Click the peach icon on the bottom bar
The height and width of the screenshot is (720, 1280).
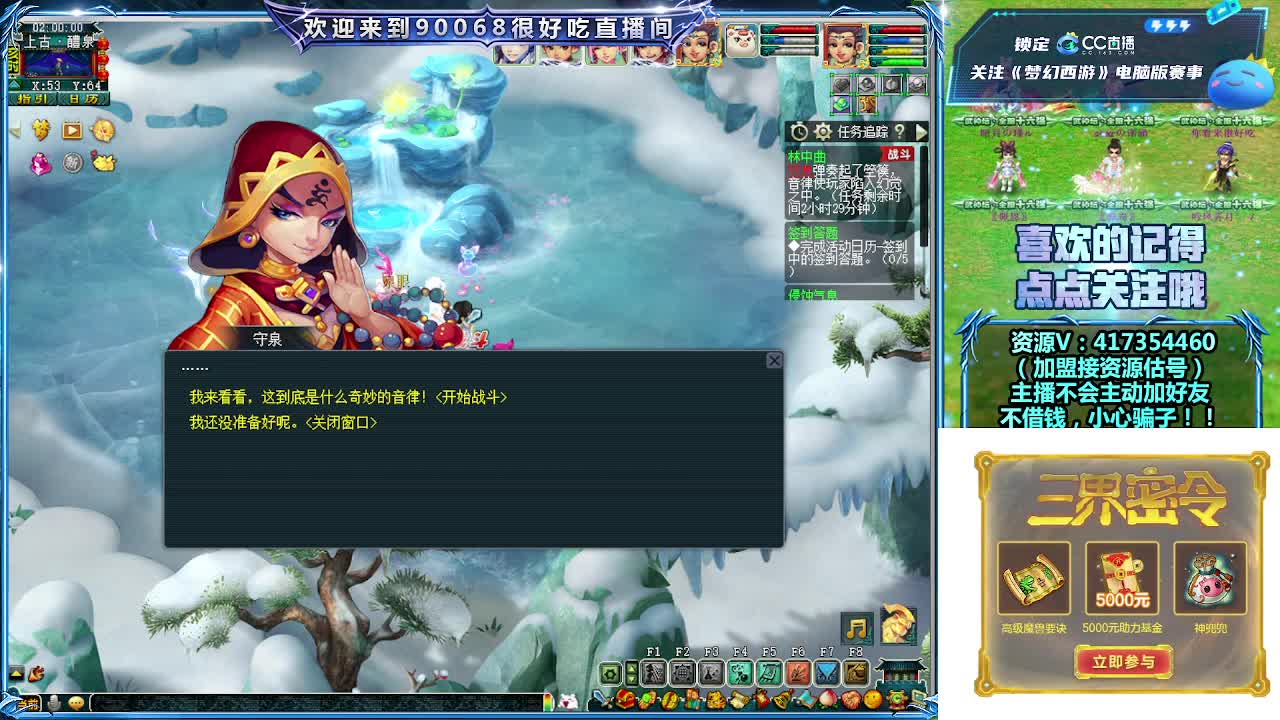[x=828, y=699]
